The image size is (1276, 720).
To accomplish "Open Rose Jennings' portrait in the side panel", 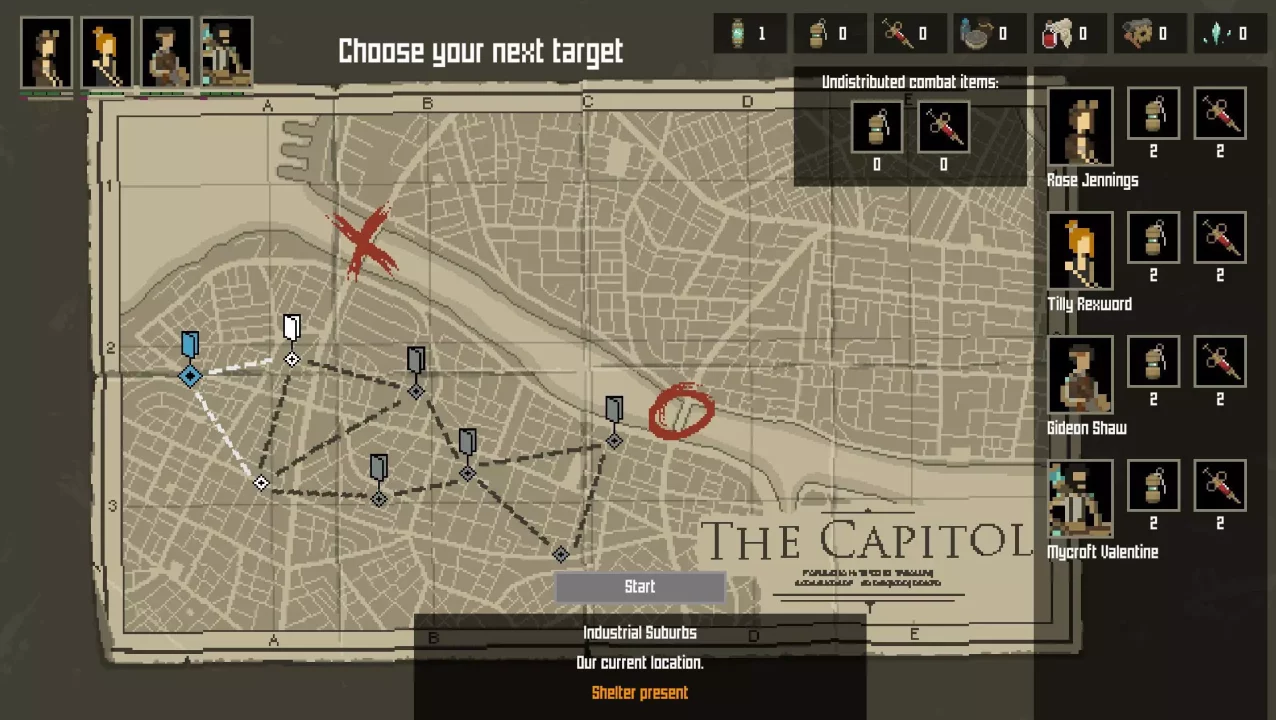I will tap(1080, 127).
